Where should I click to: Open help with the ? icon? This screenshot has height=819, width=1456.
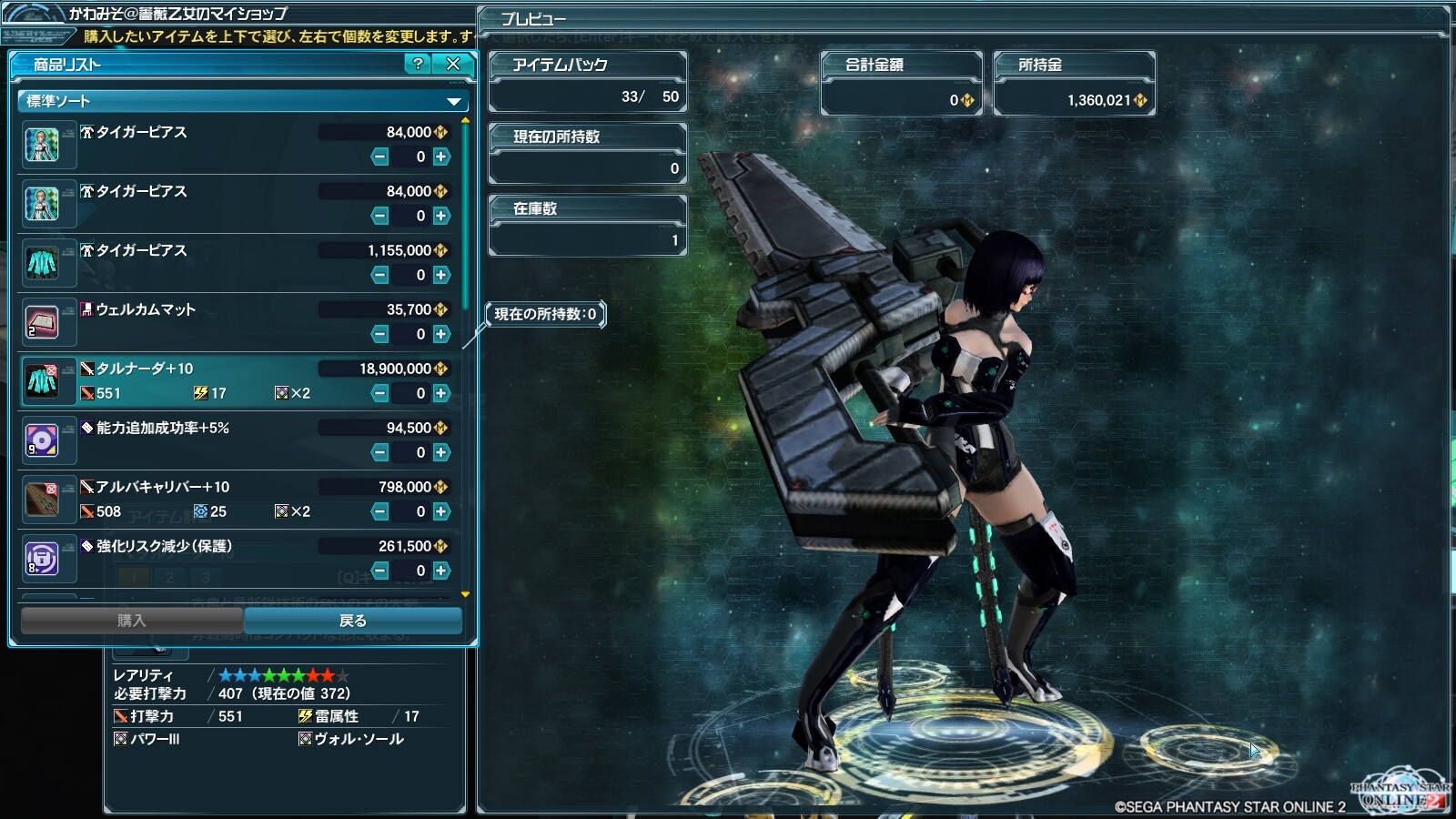(417, 65)
